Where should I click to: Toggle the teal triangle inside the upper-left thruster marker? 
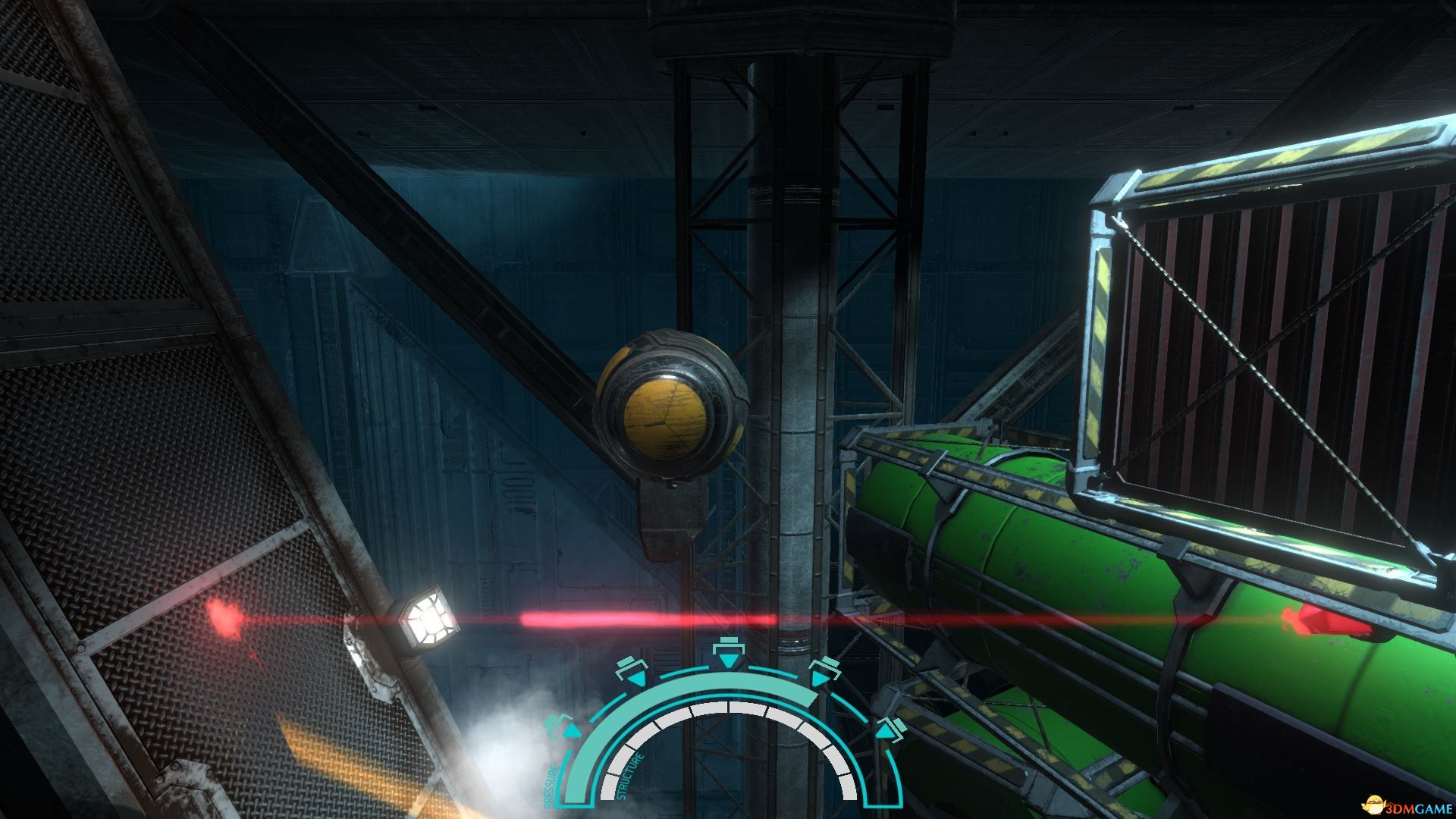pos(638,679)
